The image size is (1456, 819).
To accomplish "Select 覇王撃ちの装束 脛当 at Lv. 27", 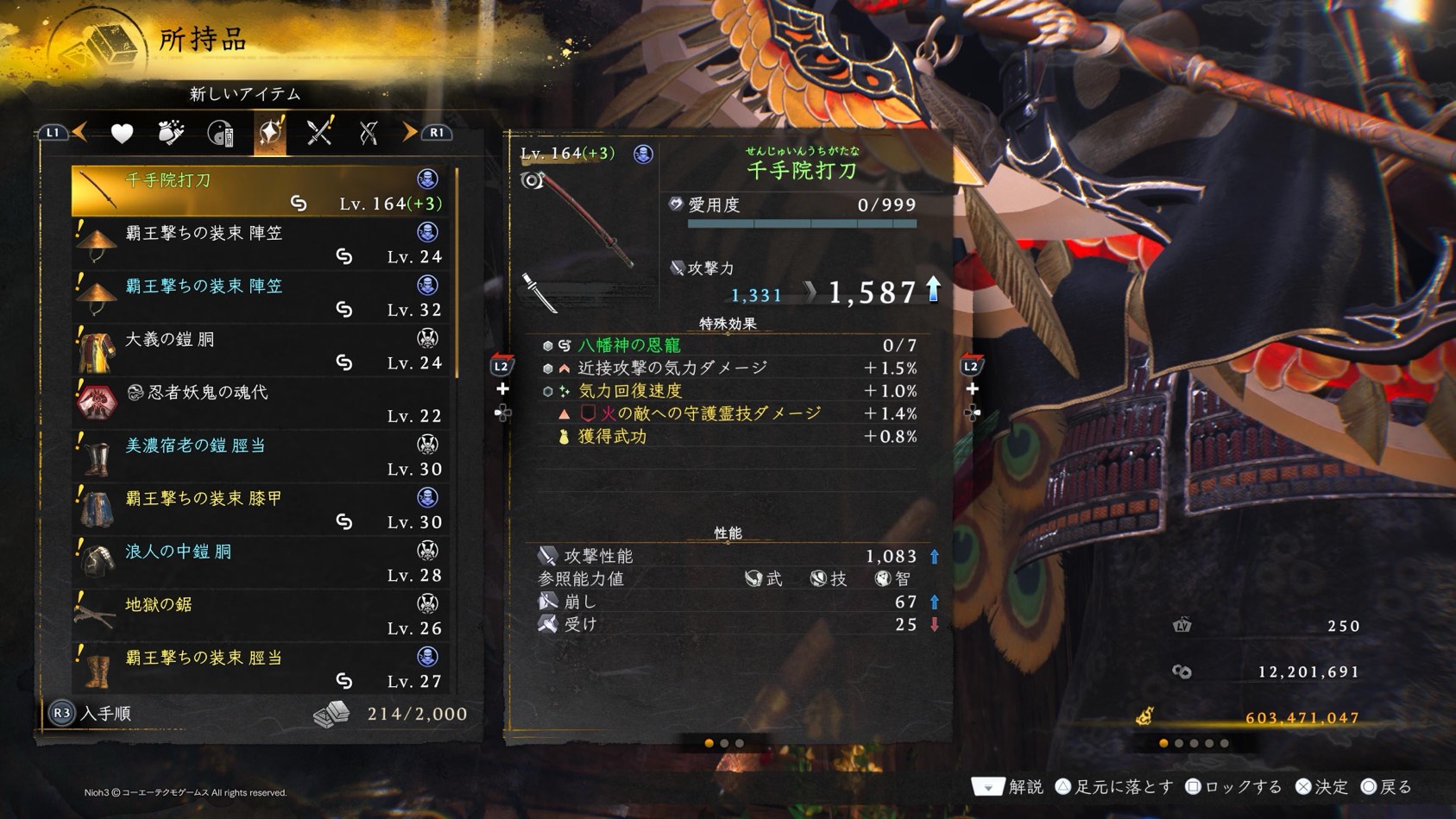I will 263,669.
